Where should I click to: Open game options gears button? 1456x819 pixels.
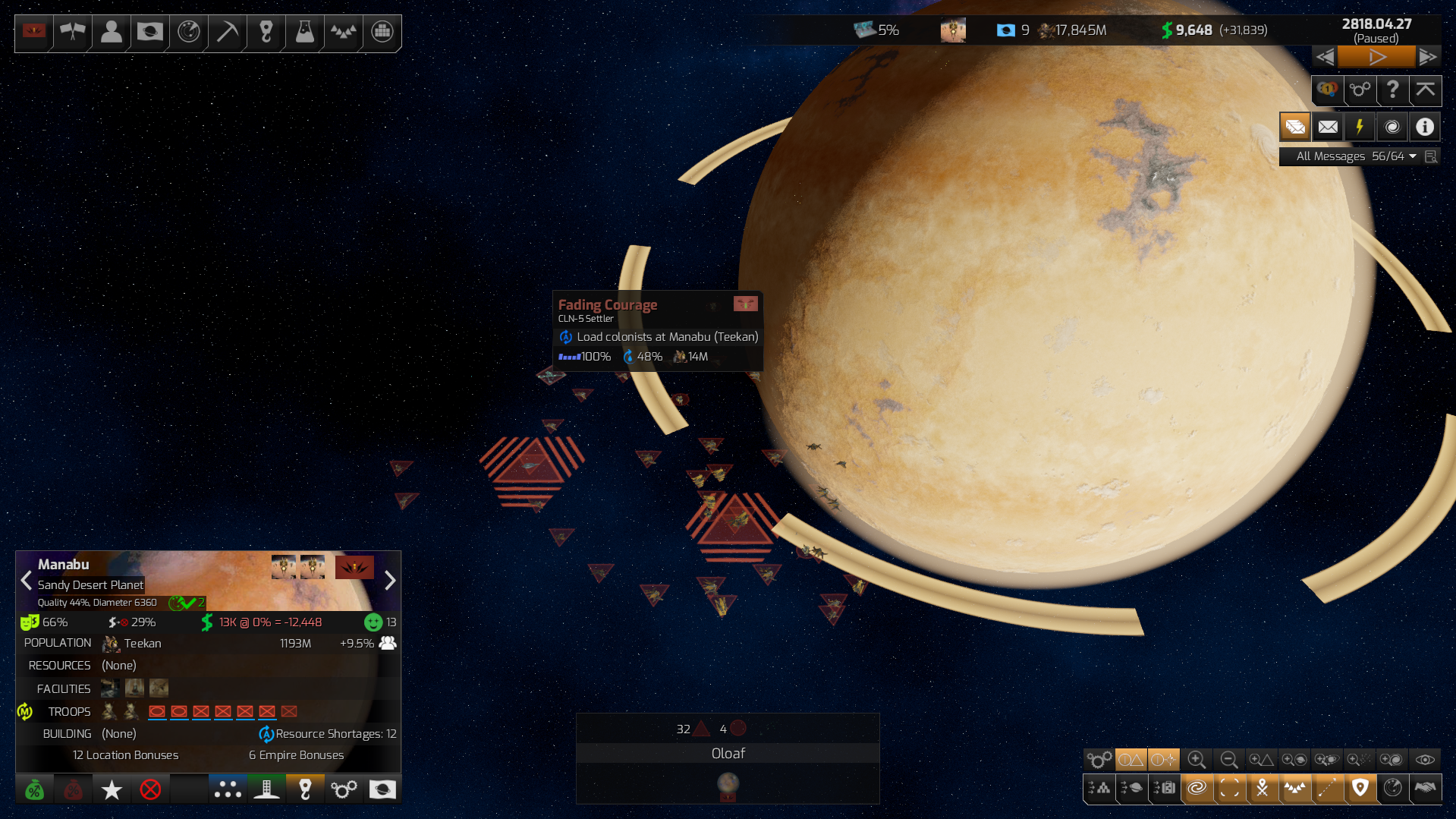1360,90
